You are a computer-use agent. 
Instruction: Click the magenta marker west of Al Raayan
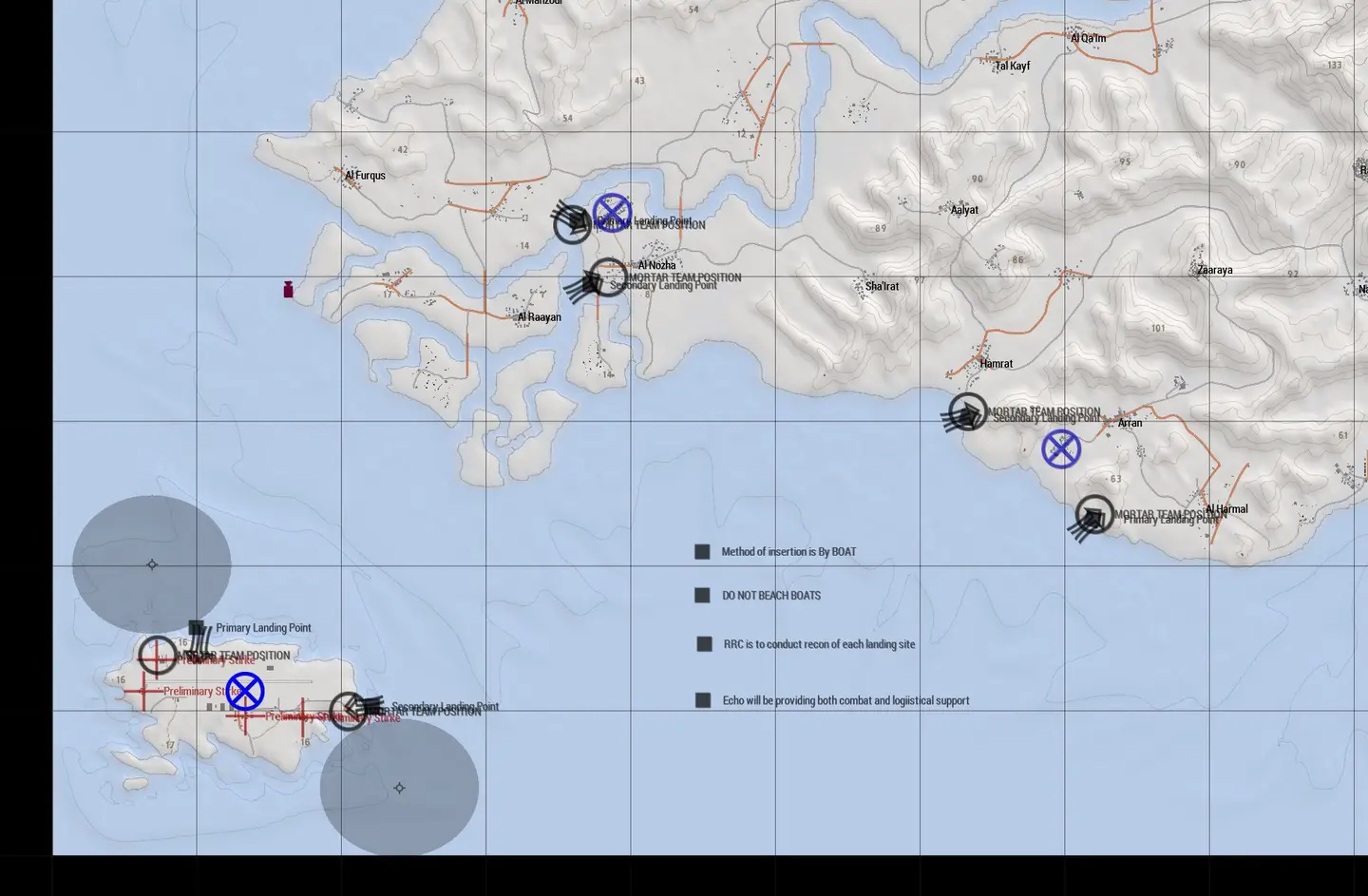tap(288, 290)
